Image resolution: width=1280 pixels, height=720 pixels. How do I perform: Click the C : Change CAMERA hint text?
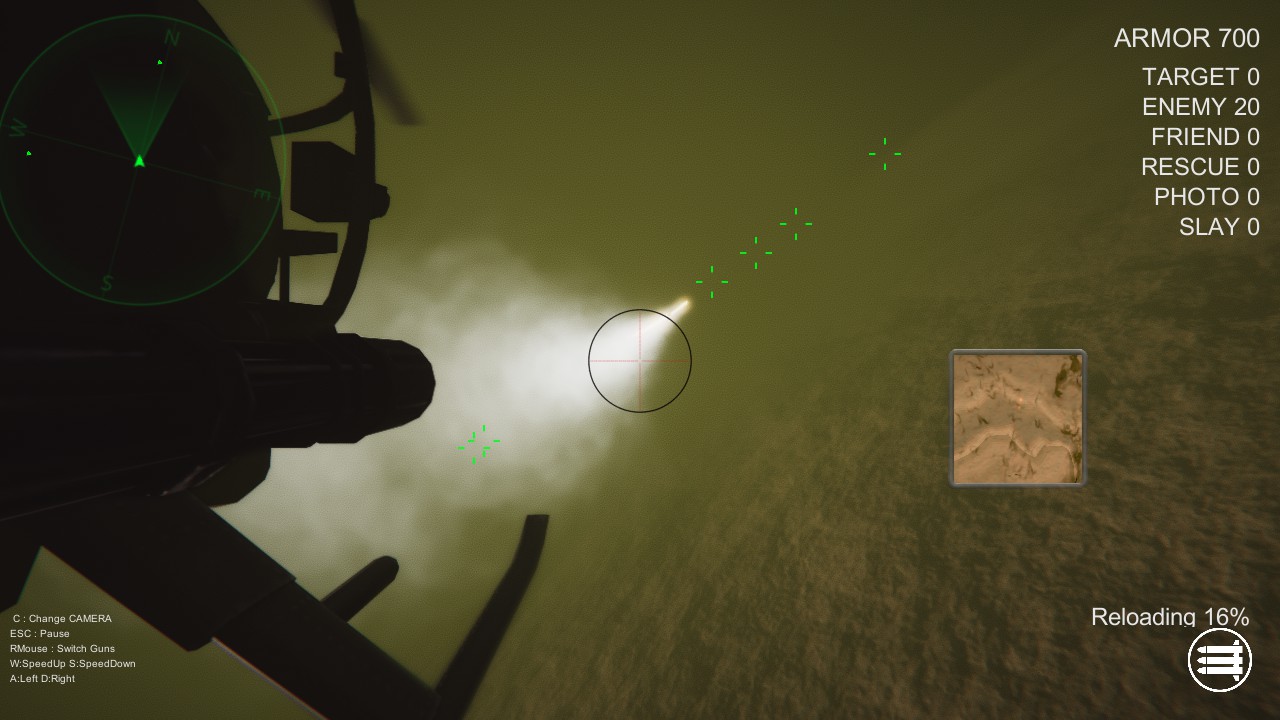(60, 618)
